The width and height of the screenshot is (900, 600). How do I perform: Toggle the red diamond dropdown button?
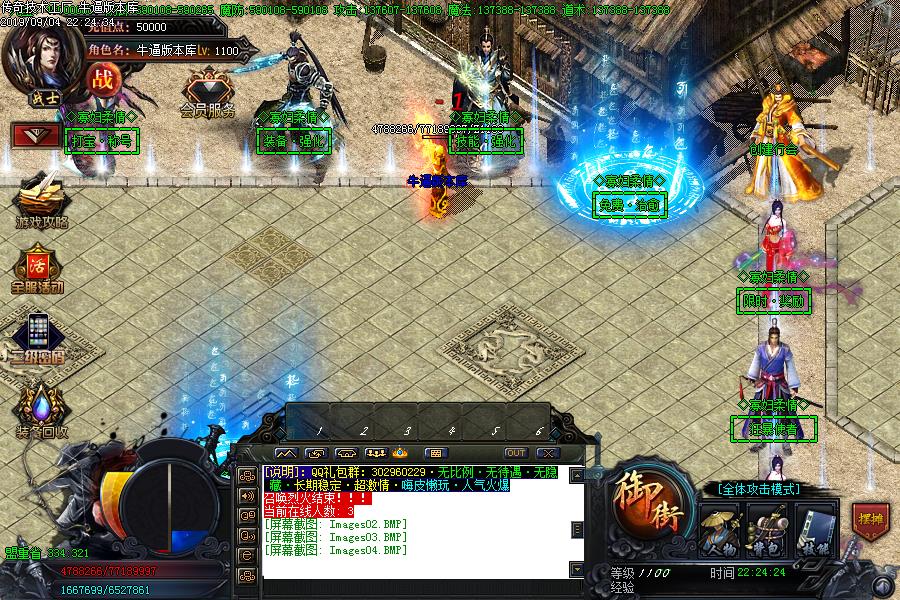pyautogui.click(x=34, y=135)
